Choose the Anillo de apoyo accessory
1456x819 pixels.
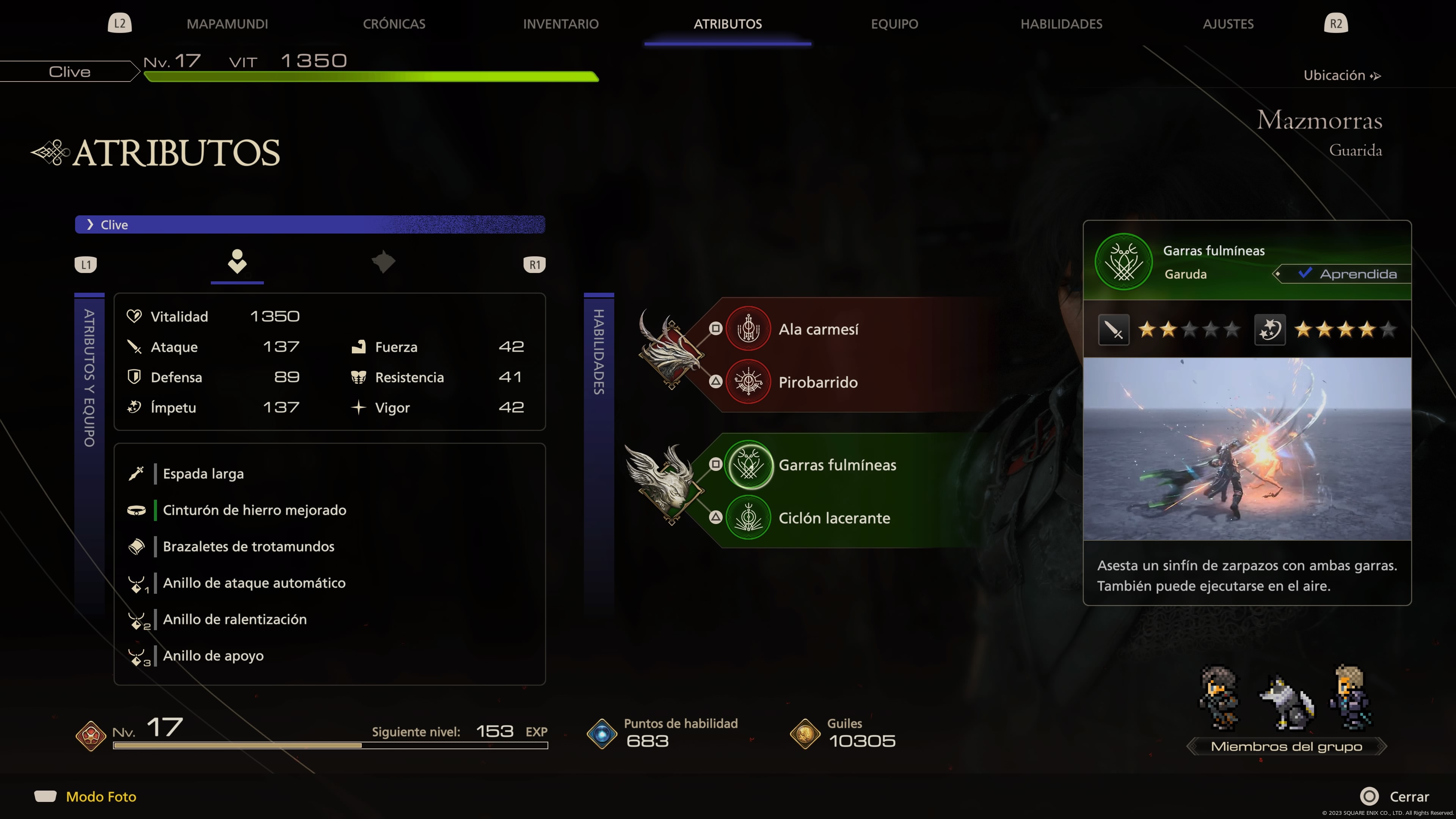[x=213, y=656]
